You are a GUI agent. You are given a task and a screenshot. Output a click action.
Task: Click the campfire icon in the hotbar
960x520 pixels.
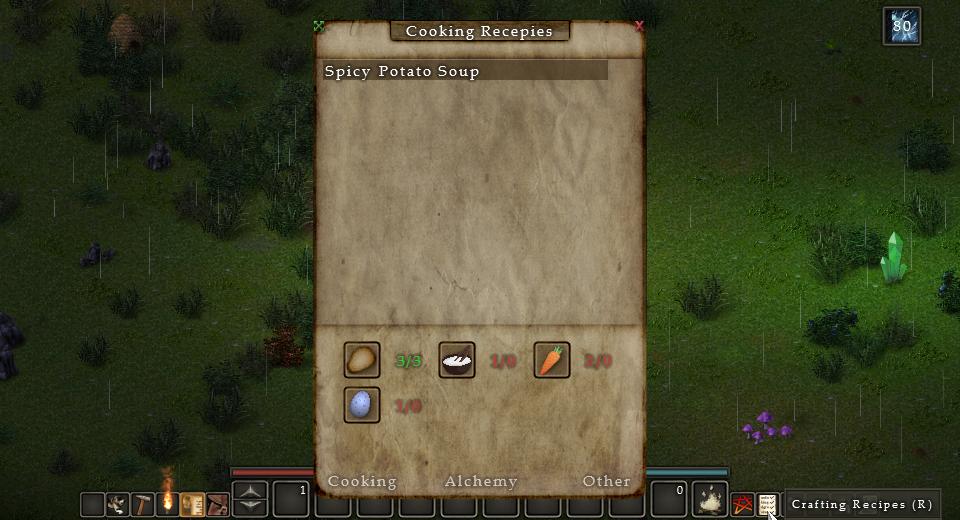(x=167, y=502)
